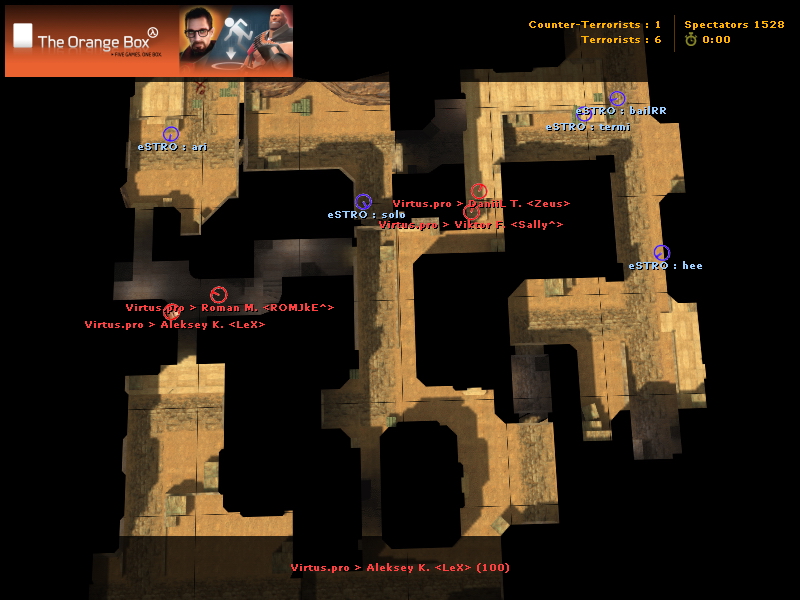Select Virtus.pro LeX's red player marker
The height and width of the screenshot is (600, 800).
171,312
